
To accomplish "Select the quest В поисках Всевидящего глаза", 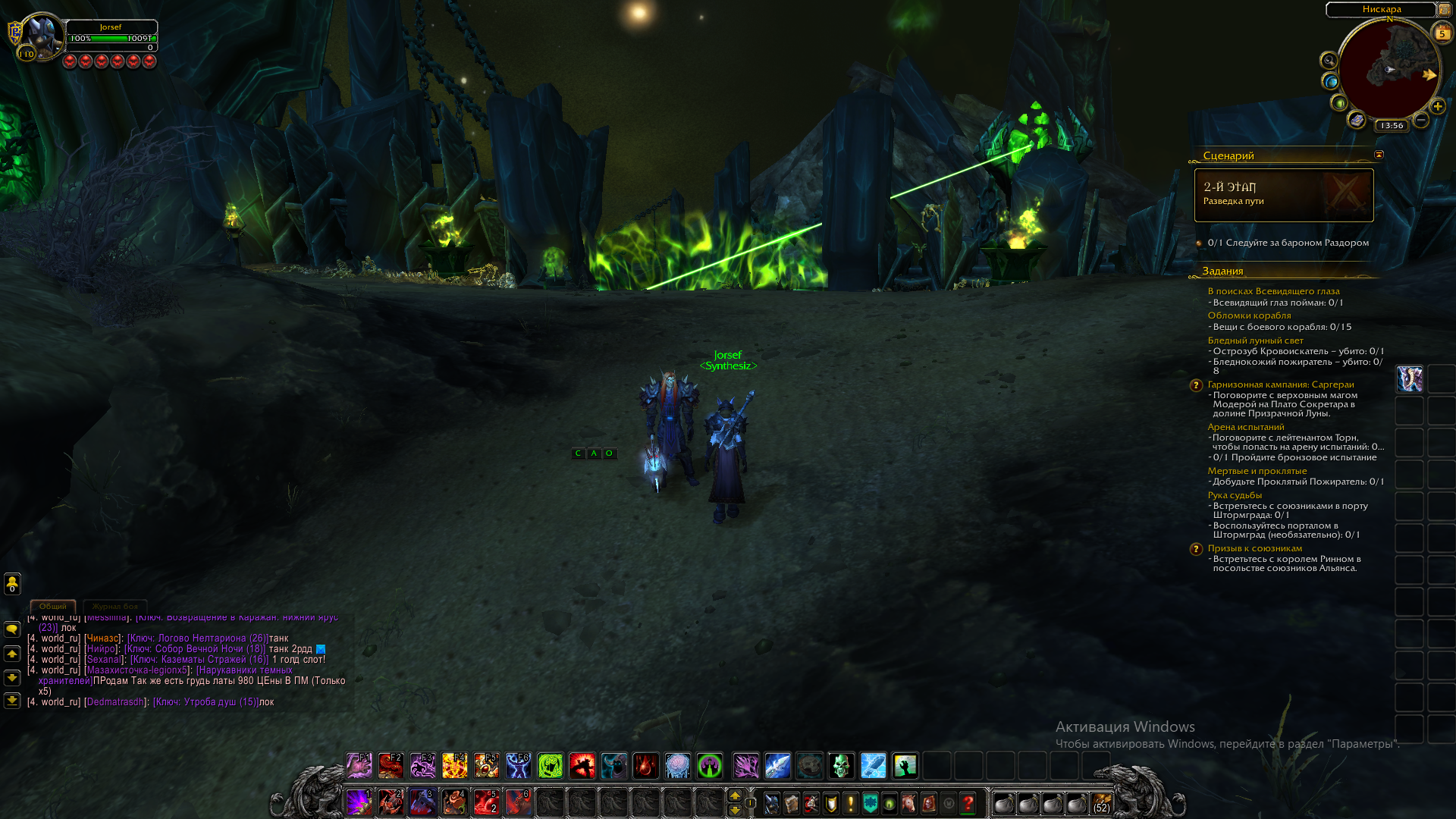I will tap(1273, 291).
